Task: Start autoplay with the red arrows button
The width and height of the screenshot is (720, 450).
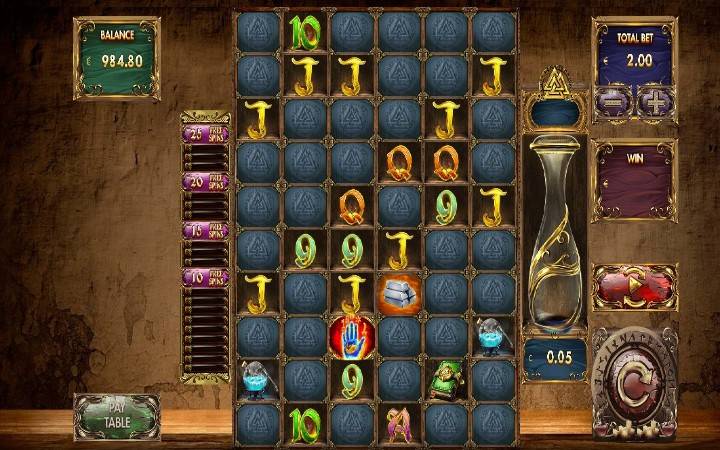Action: coord(633,289)
